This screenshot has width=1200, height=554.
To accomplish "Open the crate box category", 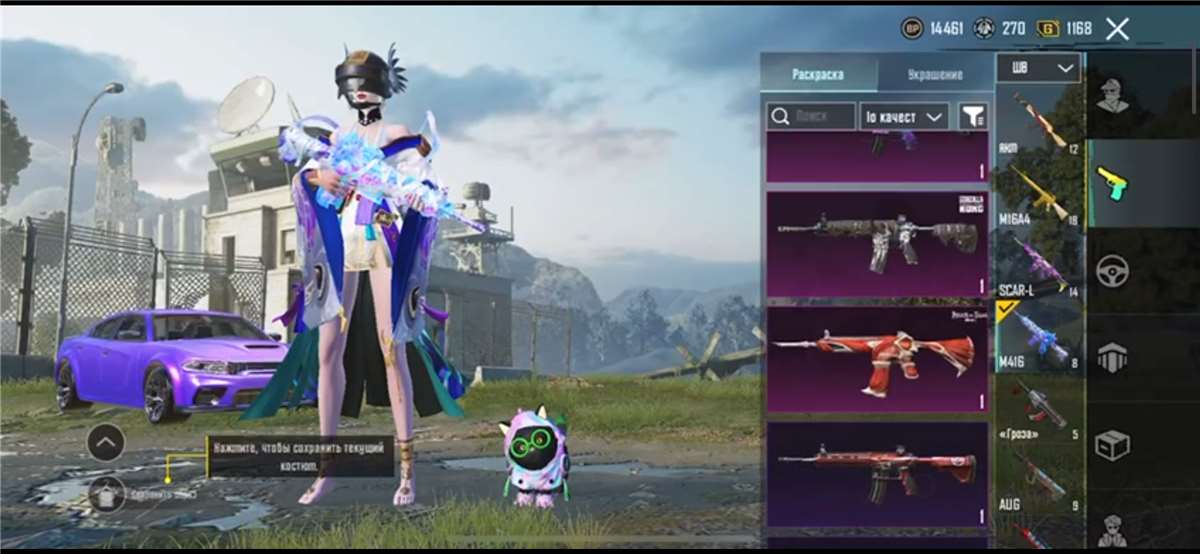I will 1112,445.
